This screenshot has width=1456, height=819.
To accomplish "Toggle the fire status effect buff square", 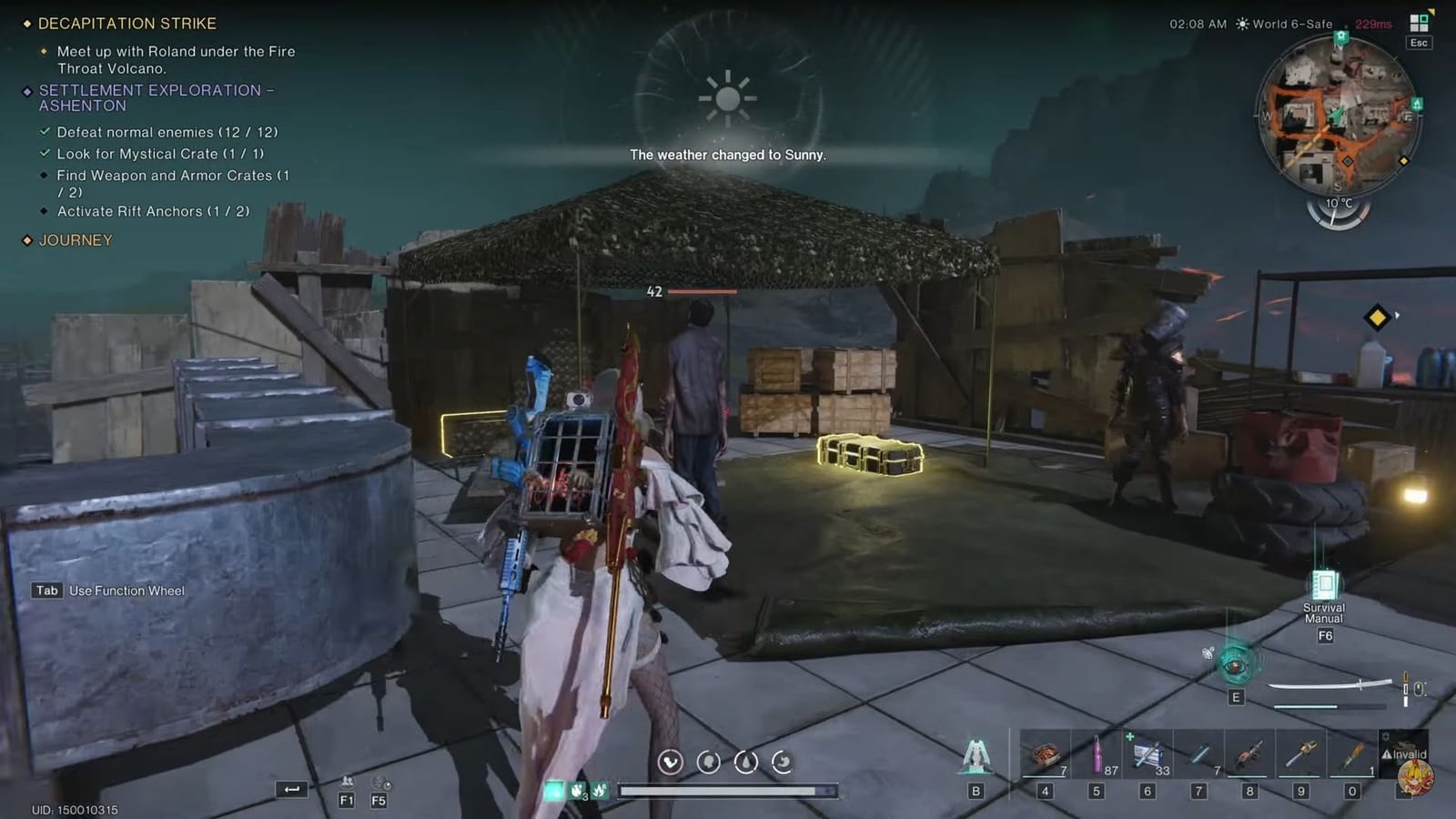I will pos(577,790).
